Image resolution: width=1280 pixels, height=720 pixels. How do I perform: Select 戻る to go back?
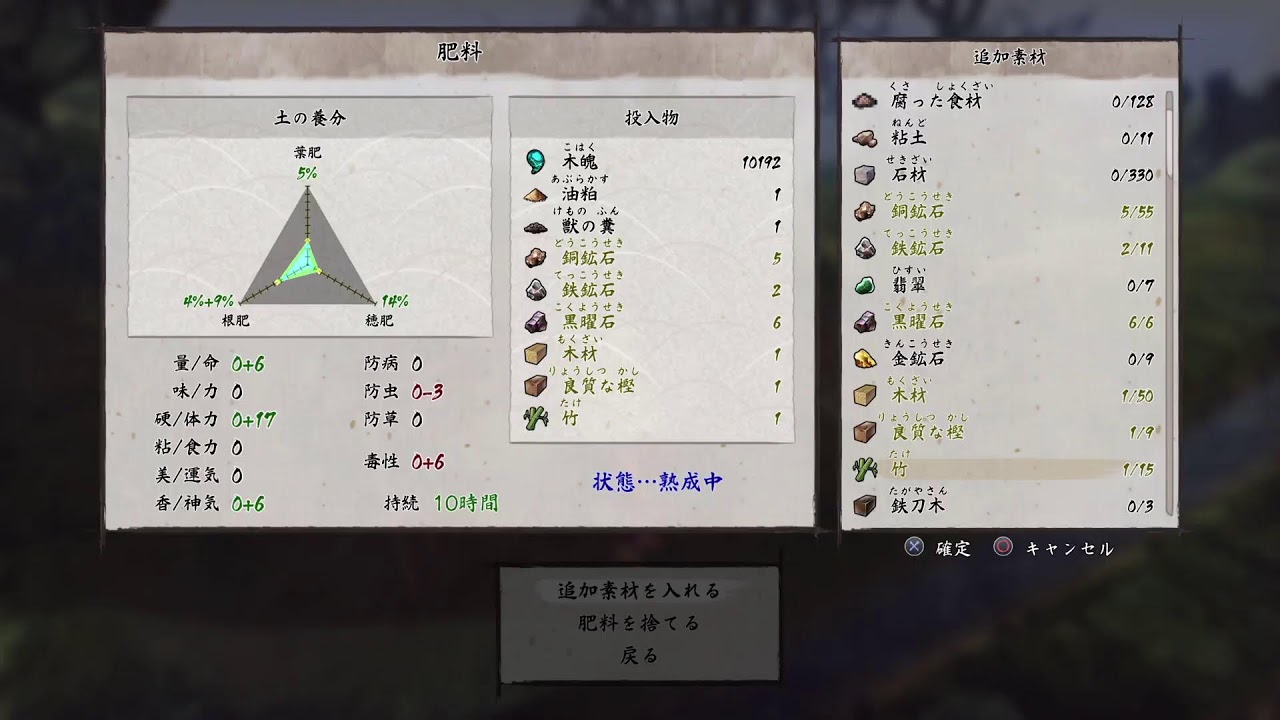point(639,656)
